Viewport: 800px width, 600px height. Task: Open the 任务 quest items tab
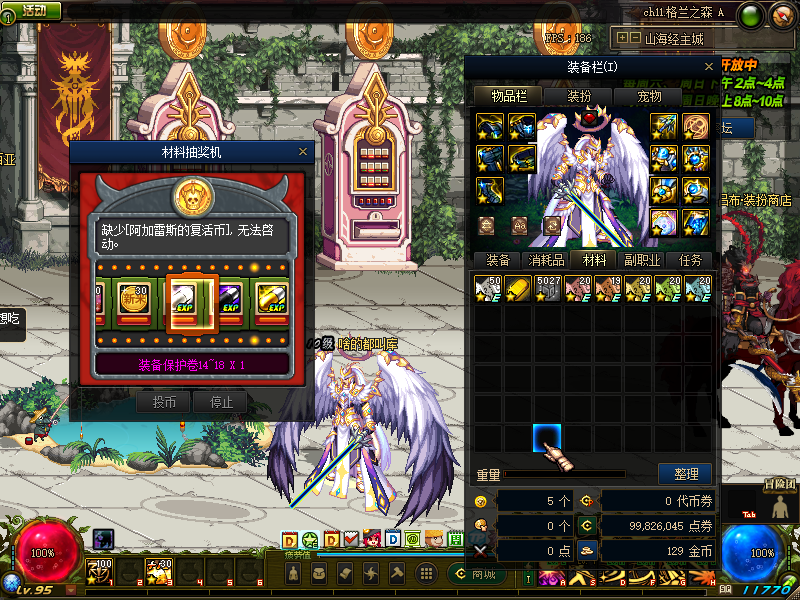point(691,260)
